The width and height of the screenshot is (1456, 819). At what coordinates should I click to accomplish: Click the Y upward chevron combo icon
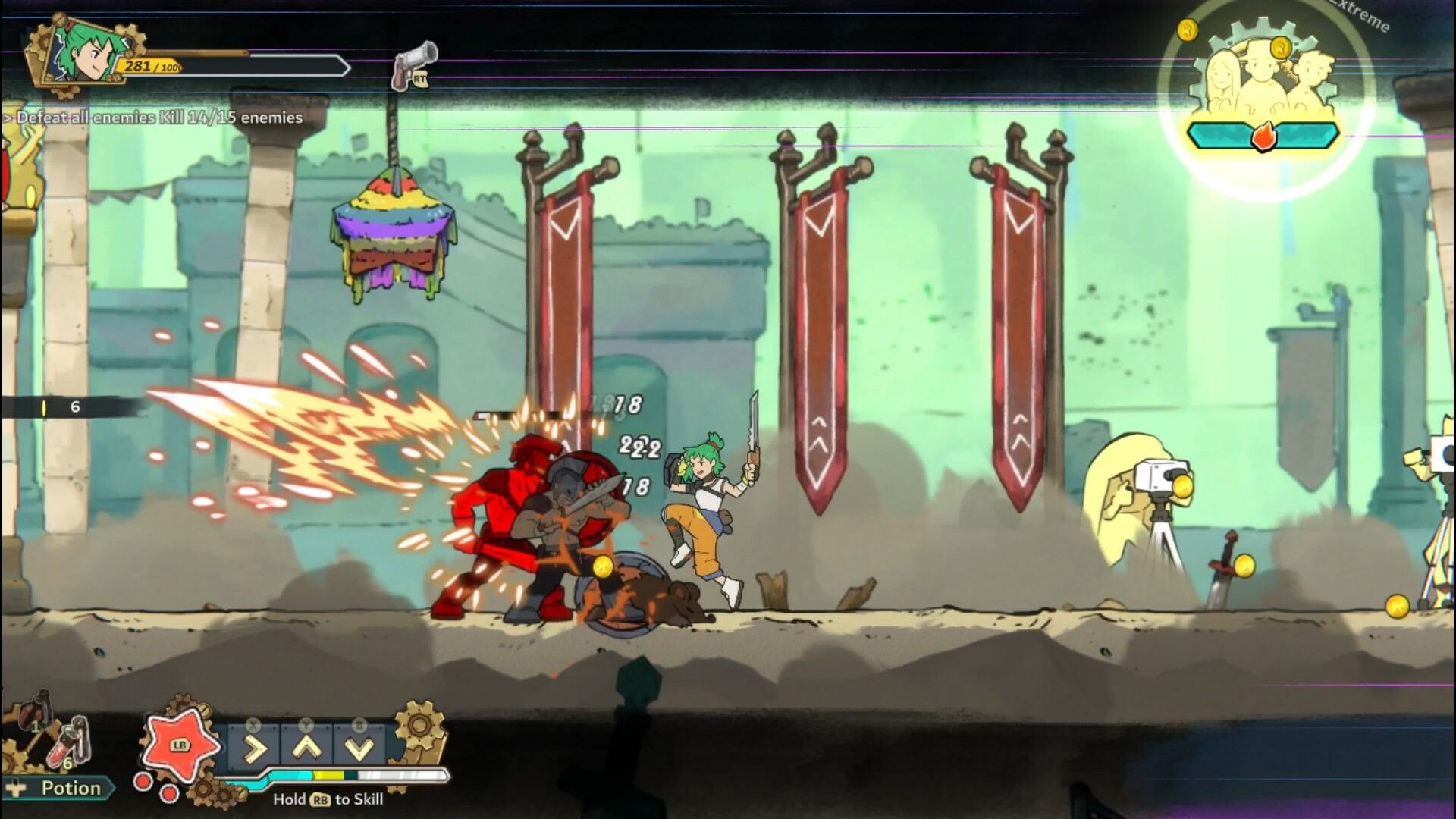306,748
